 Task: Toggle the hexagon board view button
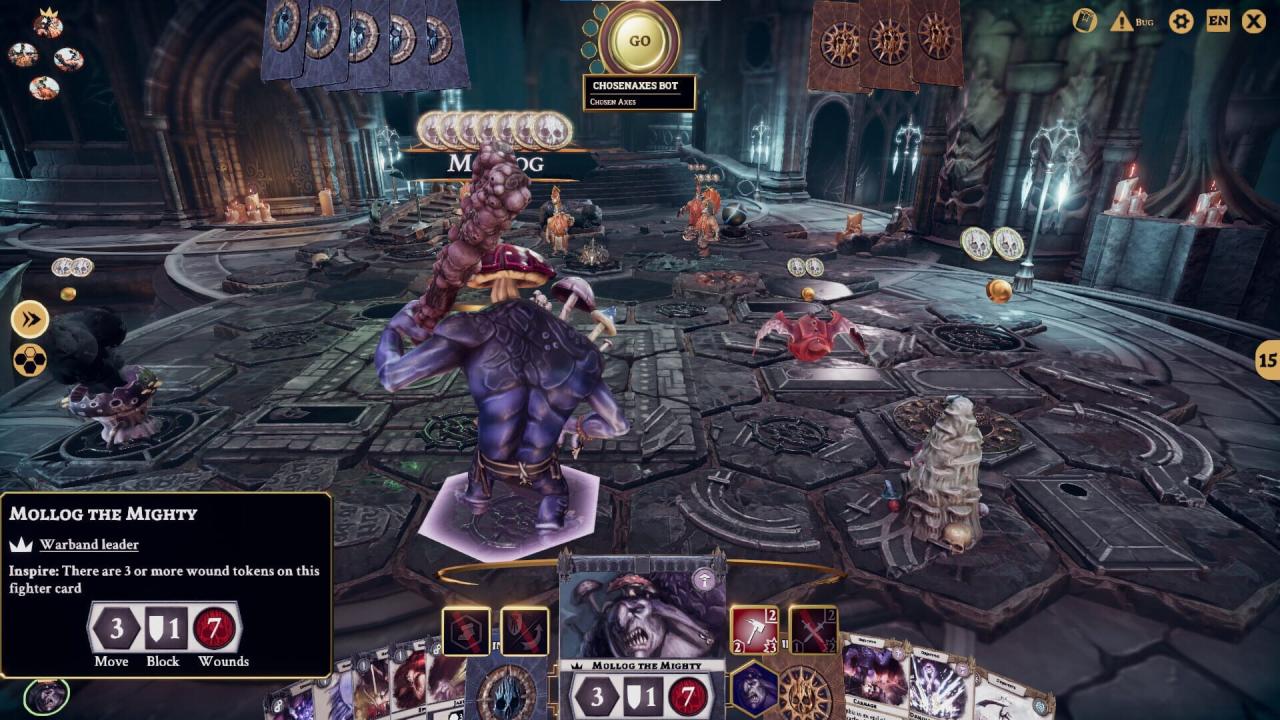(x=30, y=360)
